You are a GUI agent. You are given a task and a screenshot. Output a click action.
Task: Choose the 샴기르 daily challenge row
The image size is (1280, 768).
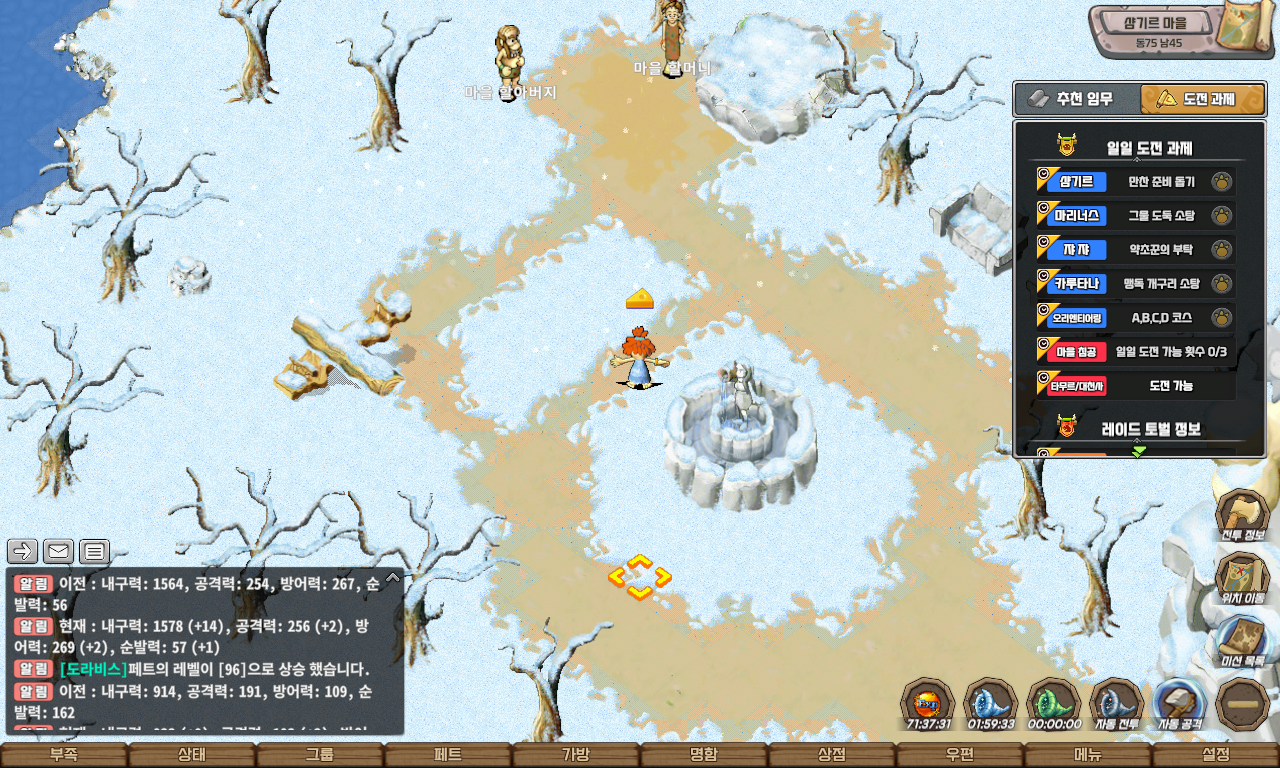tap(1136, 182)
